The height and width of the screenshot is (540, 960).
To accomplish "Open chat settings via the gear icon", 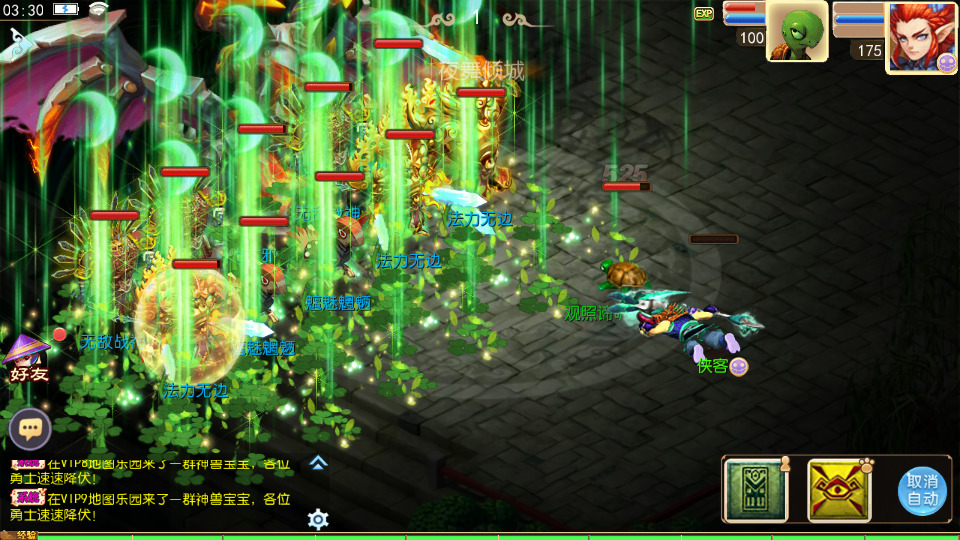I will click(318, 519).
